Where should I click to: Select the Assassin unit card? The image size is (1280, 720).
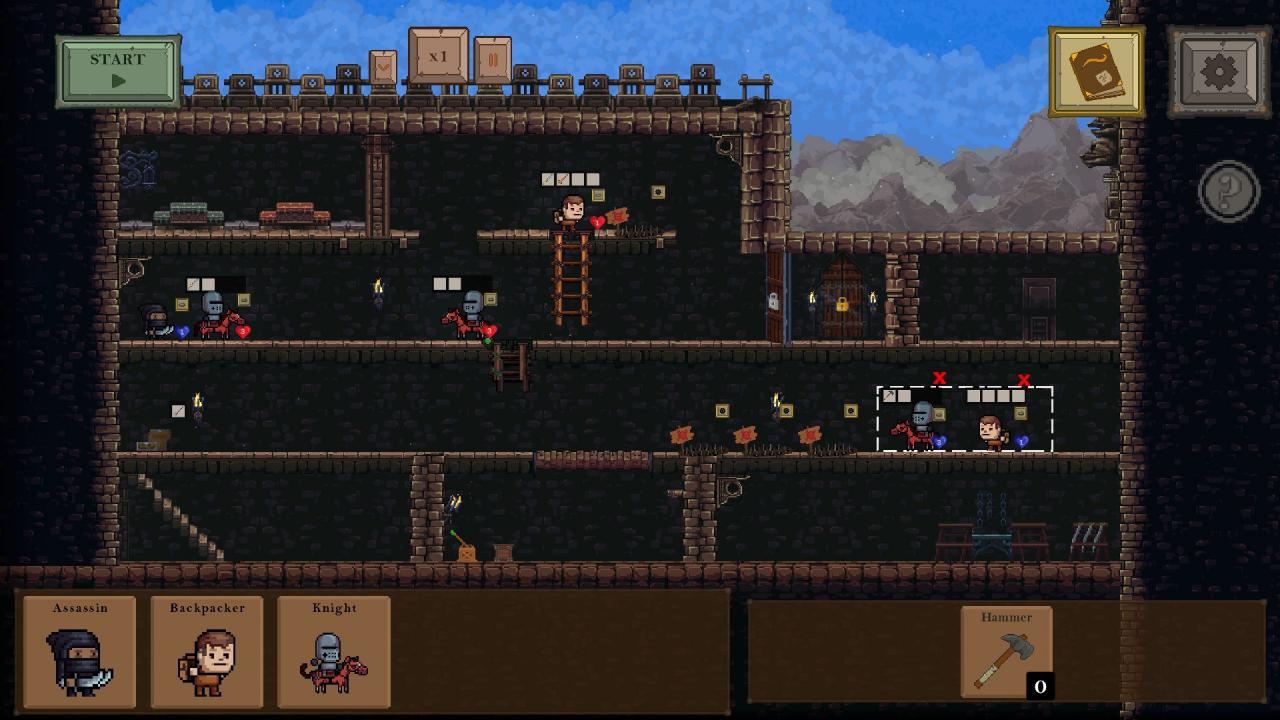[80, 652]
